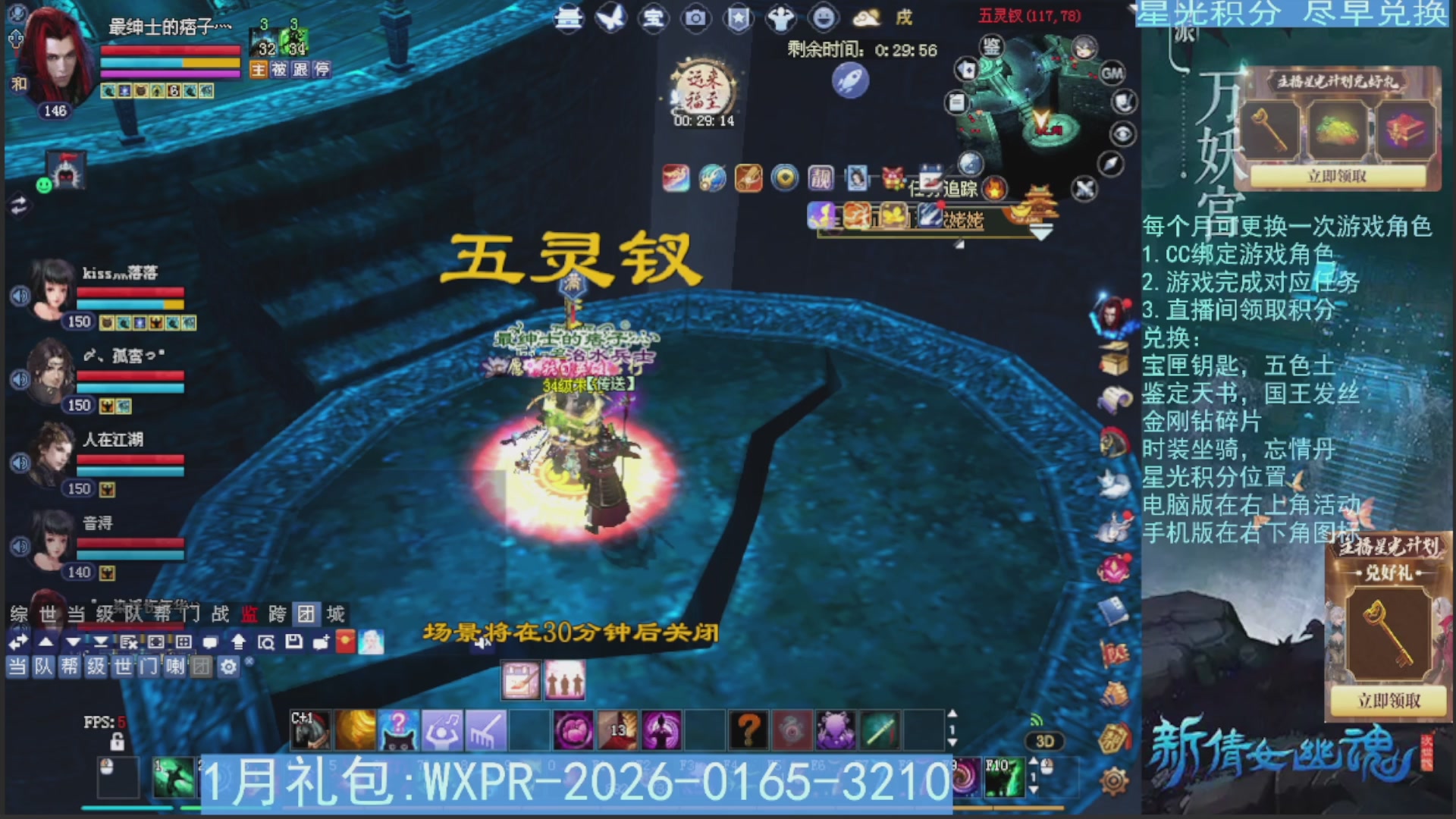Click the rocket fast-travel icon

tap(851, 81)
